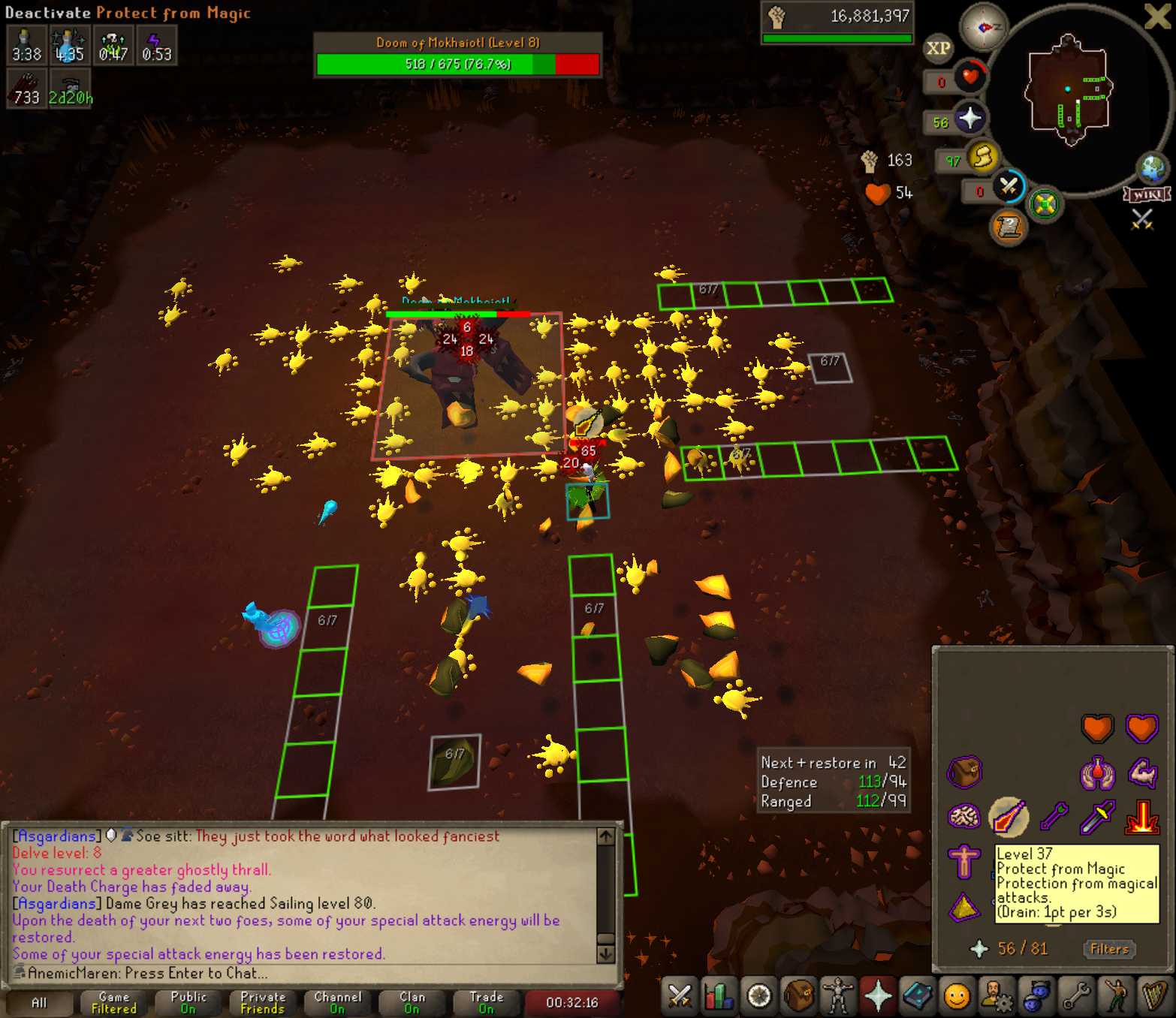This screenshot has height=1018, width=1176.
Task: Activate the Protect from Missiles arrow prayer
Action: click(x=1054, y=817)
